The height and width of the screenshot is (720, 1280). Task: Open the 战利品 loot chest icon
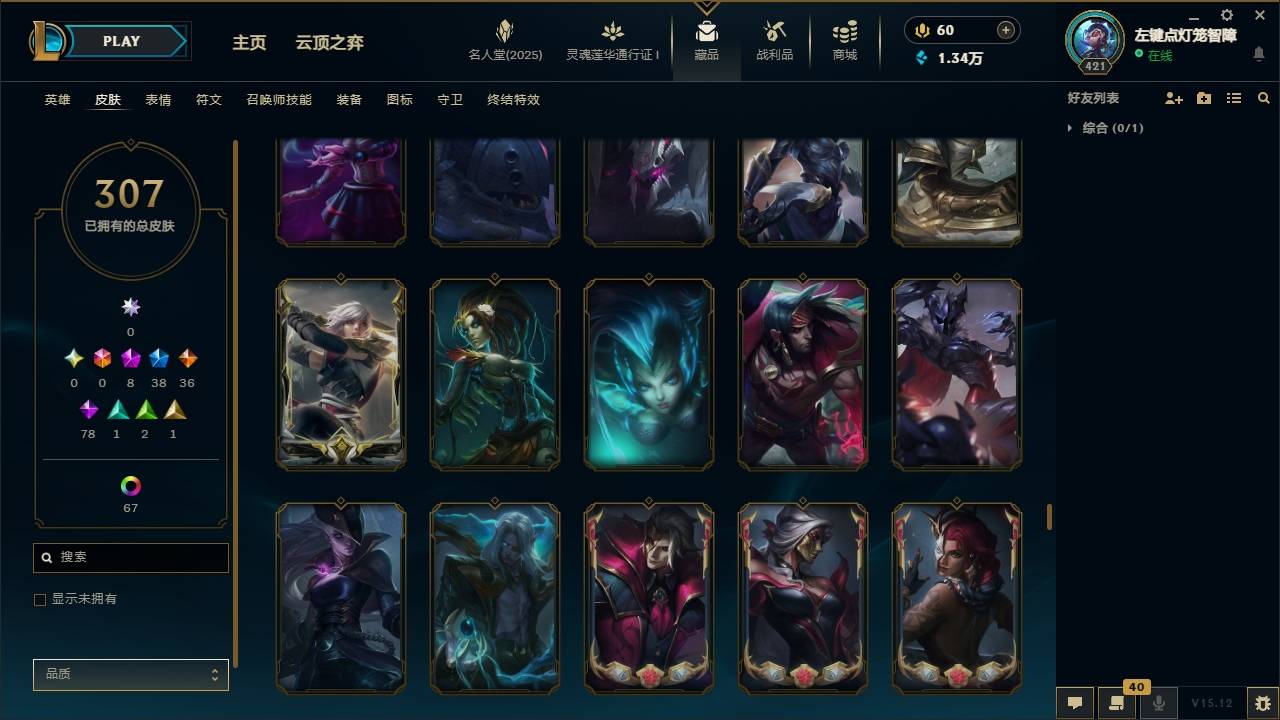[775, 40]
